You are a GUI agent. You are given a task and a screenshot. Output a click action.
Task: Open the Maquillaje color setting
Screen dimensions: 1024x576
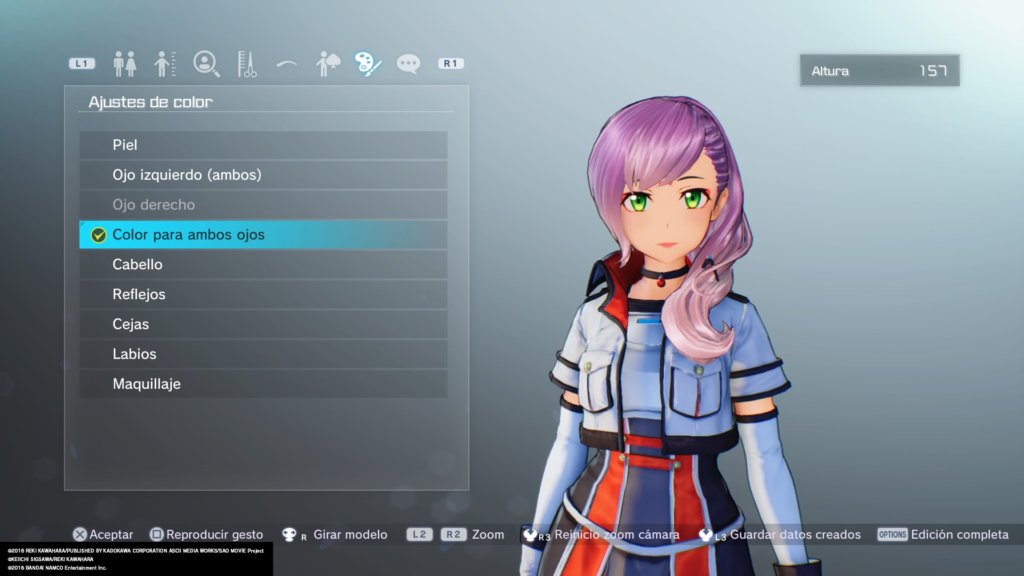(263, 384)
